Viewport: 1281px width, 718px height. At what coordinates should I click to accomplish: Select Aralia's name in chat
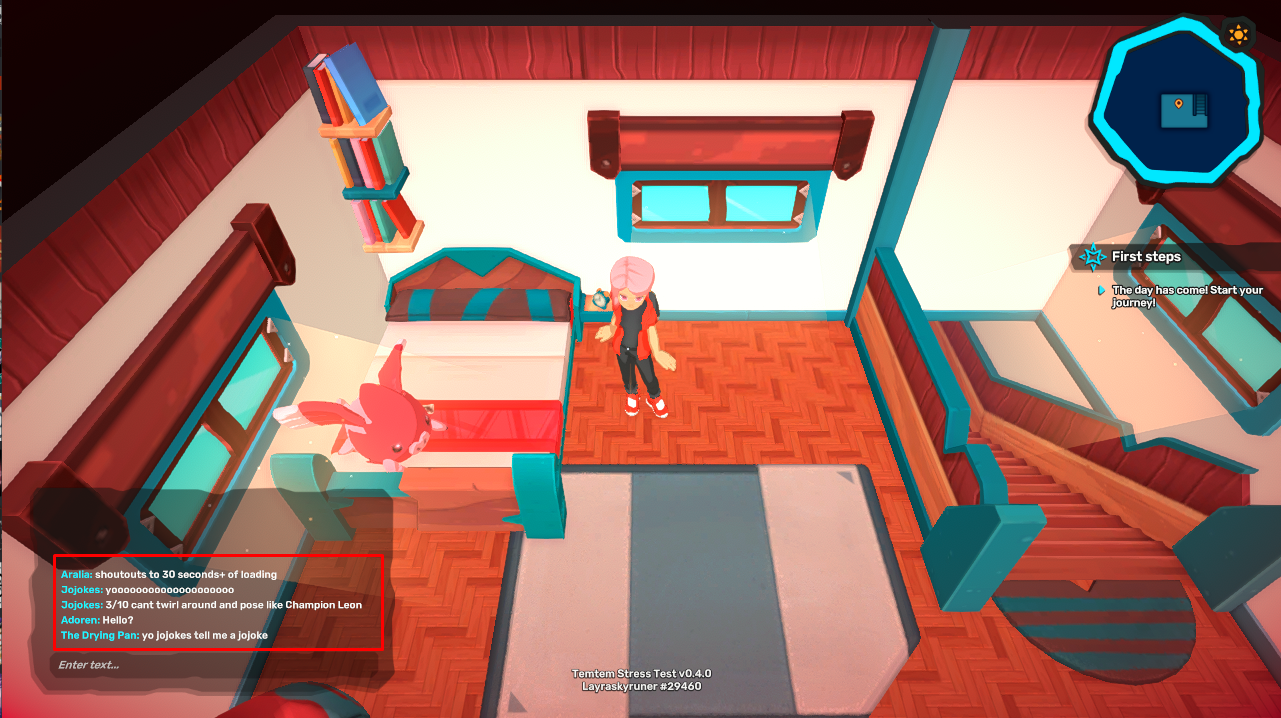pos(76,575)
